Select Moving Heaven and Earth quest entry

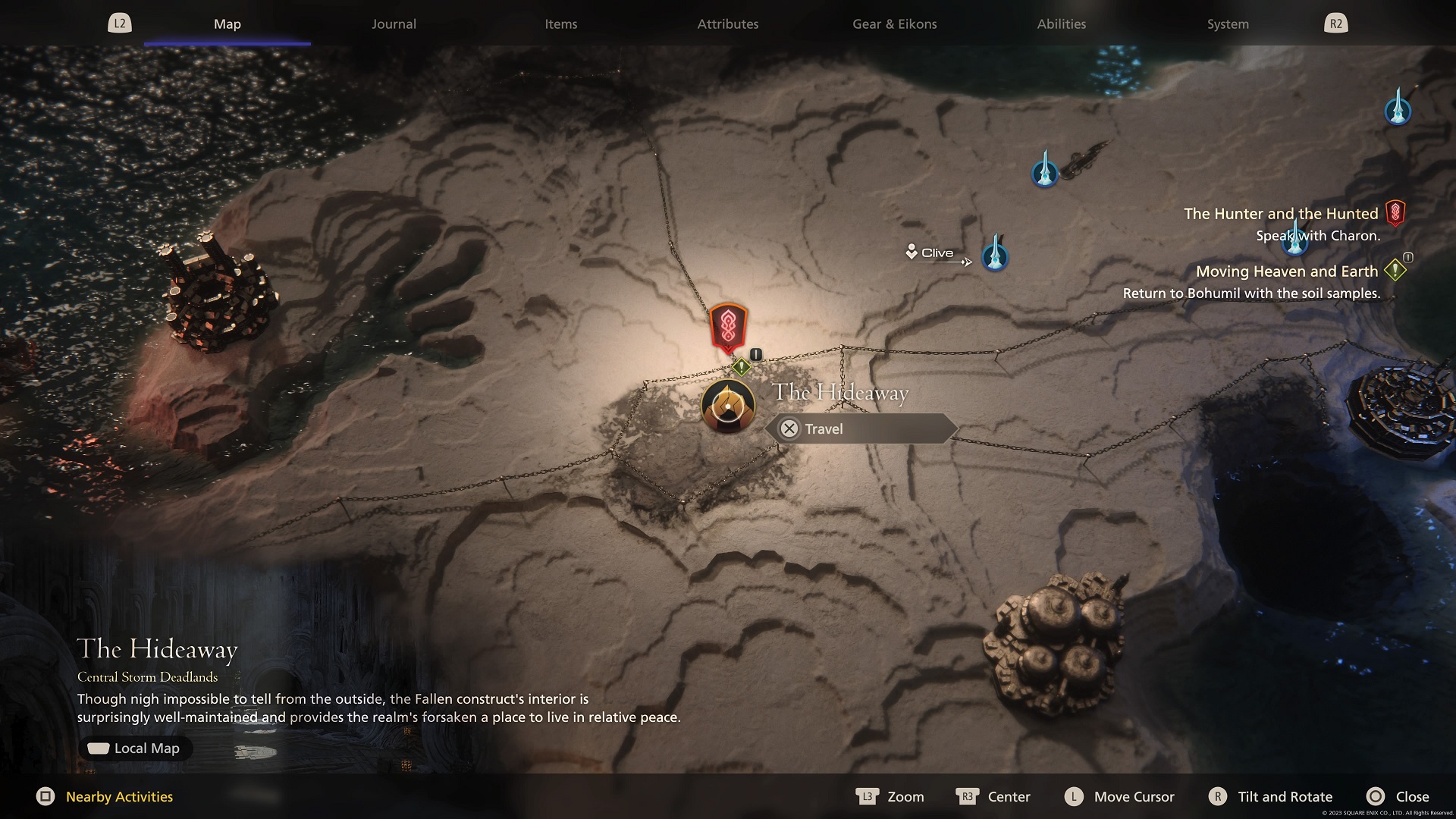coord(1286,271)
